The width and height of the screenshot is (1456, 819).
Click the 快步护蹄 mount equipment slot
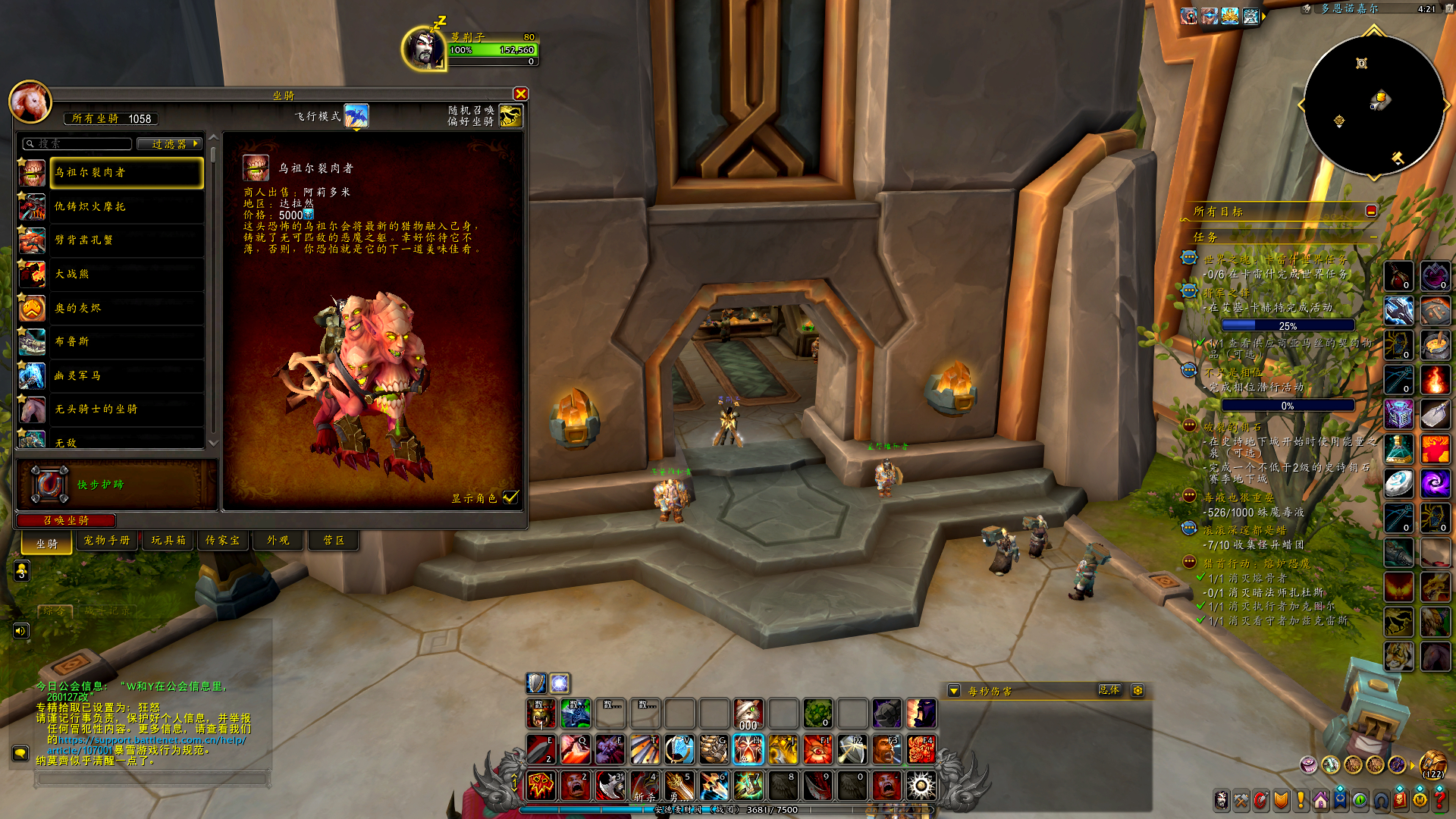pyautogui.click(x=49, y=484)
